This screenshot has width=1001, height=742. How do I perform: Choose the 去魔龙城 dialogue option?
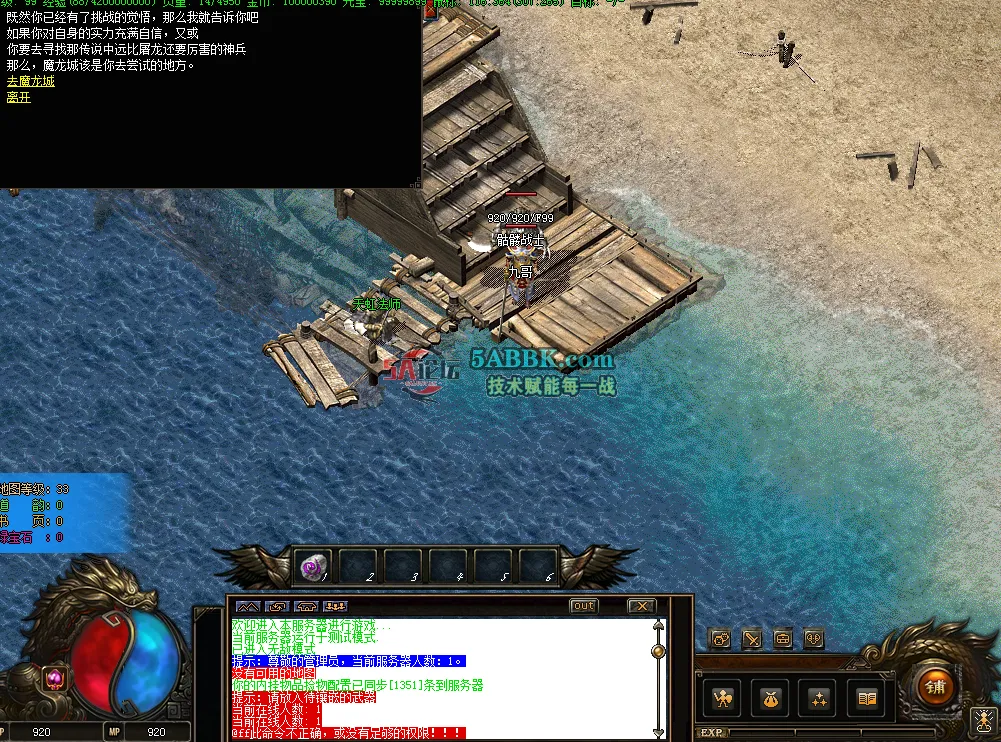pyautogui.click(x=31, y=81)
